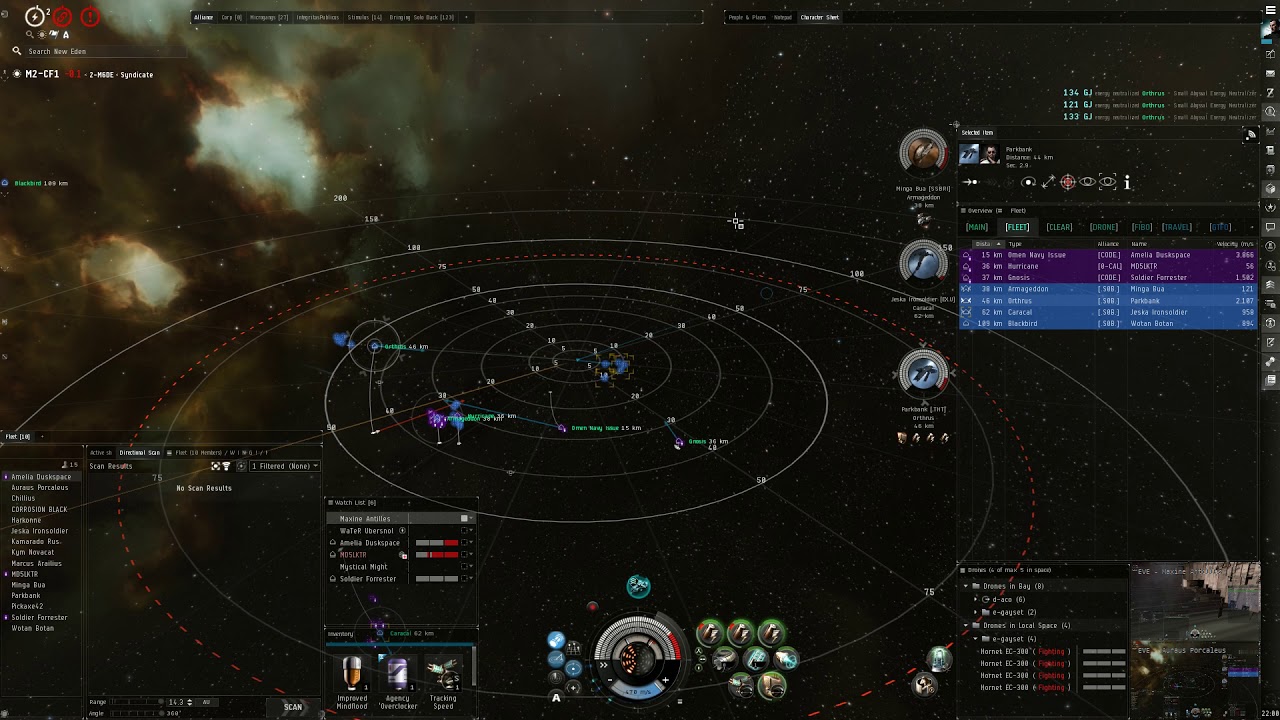
Task: Open the MAIN overview tab
Action: coord(976,227)
